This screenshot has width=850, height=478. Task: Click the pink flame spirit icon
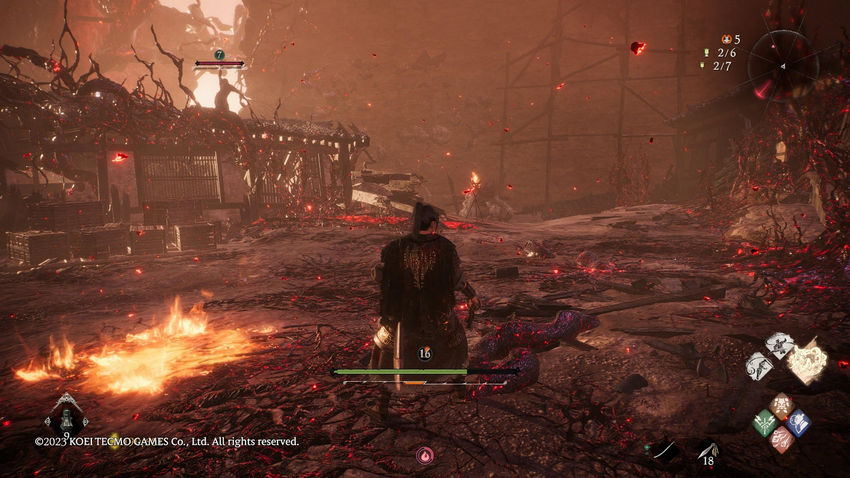(424, 455)
